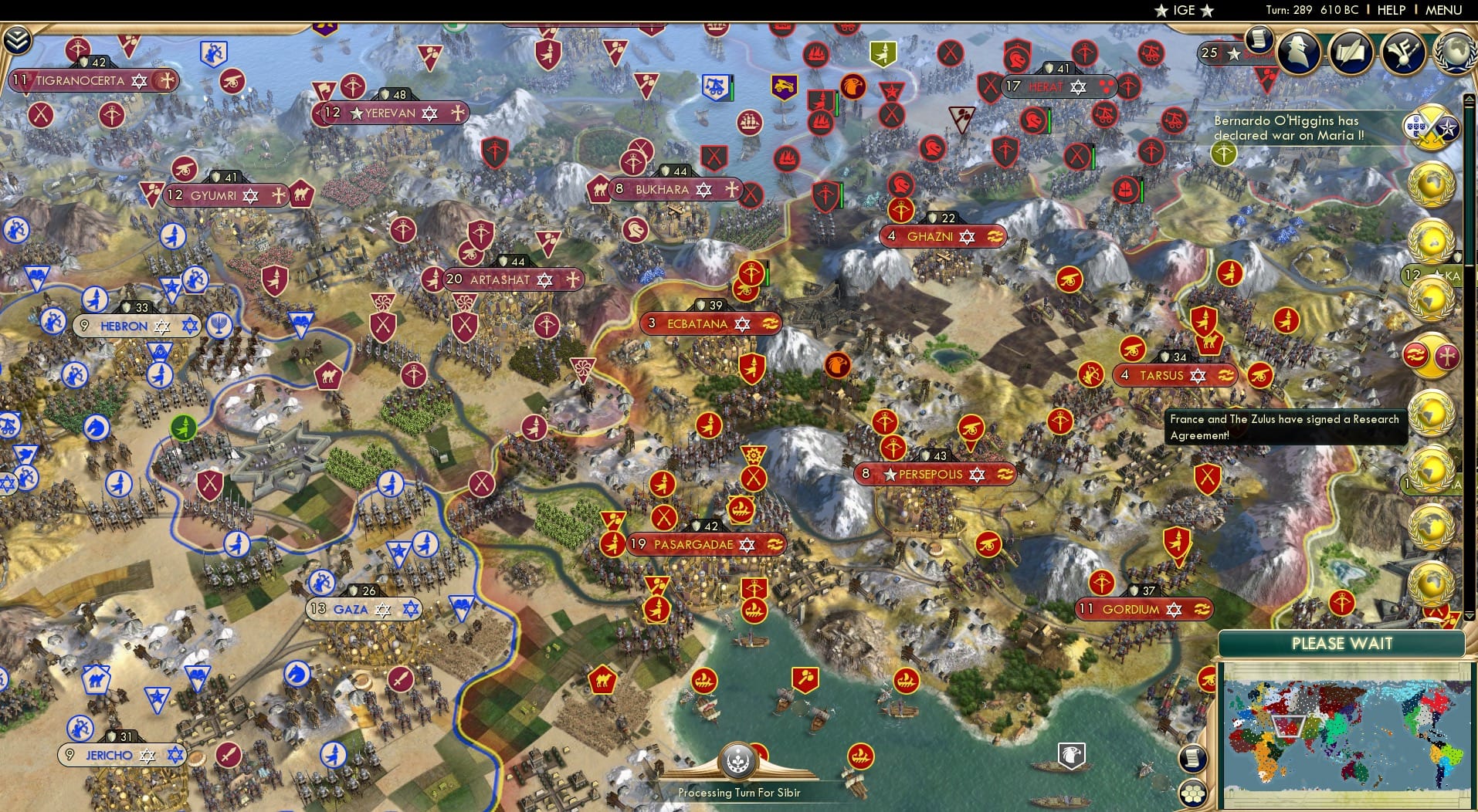The height and width of the screenshot is (812, 1478).
Task: Open HELP from the top bar
Action: pos(1390,10)
